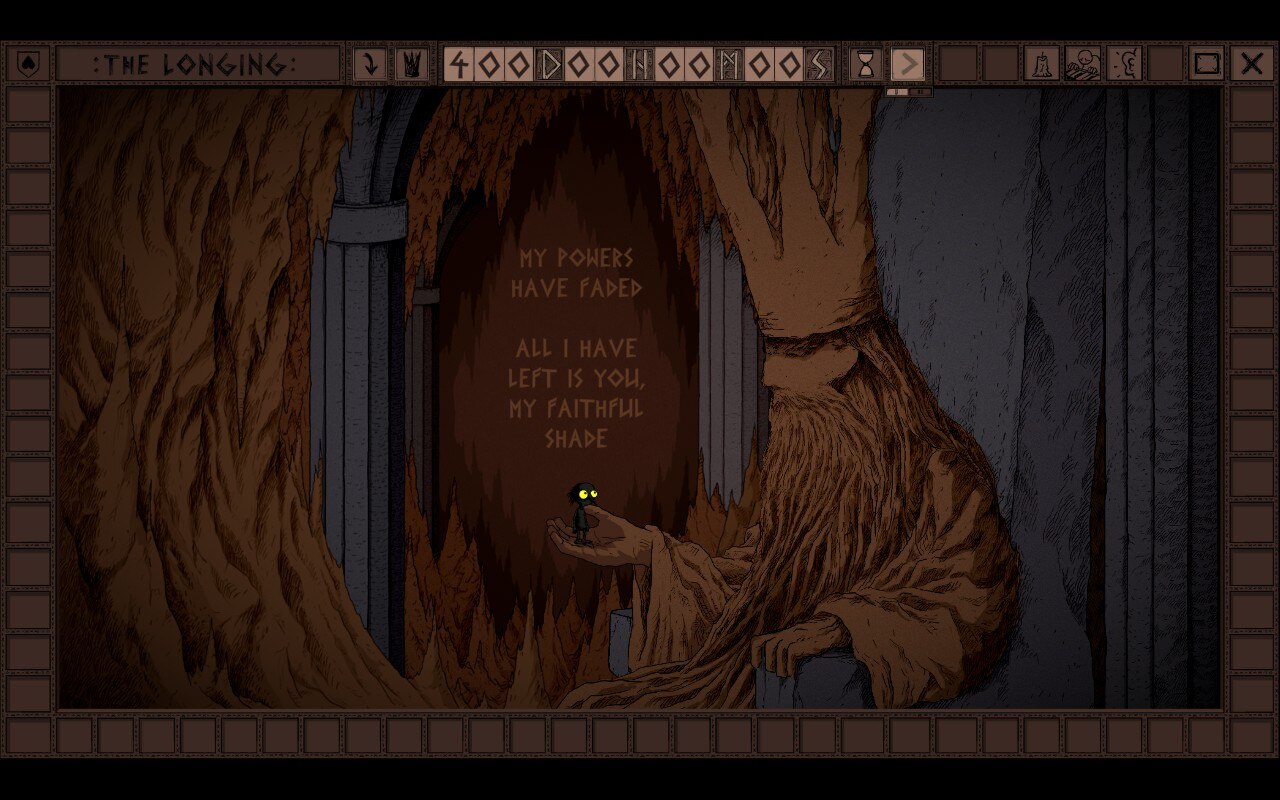Toggle fullscreen with the square window button
The width and height of the screenshot is (1280, 800).
[1208, 65]
